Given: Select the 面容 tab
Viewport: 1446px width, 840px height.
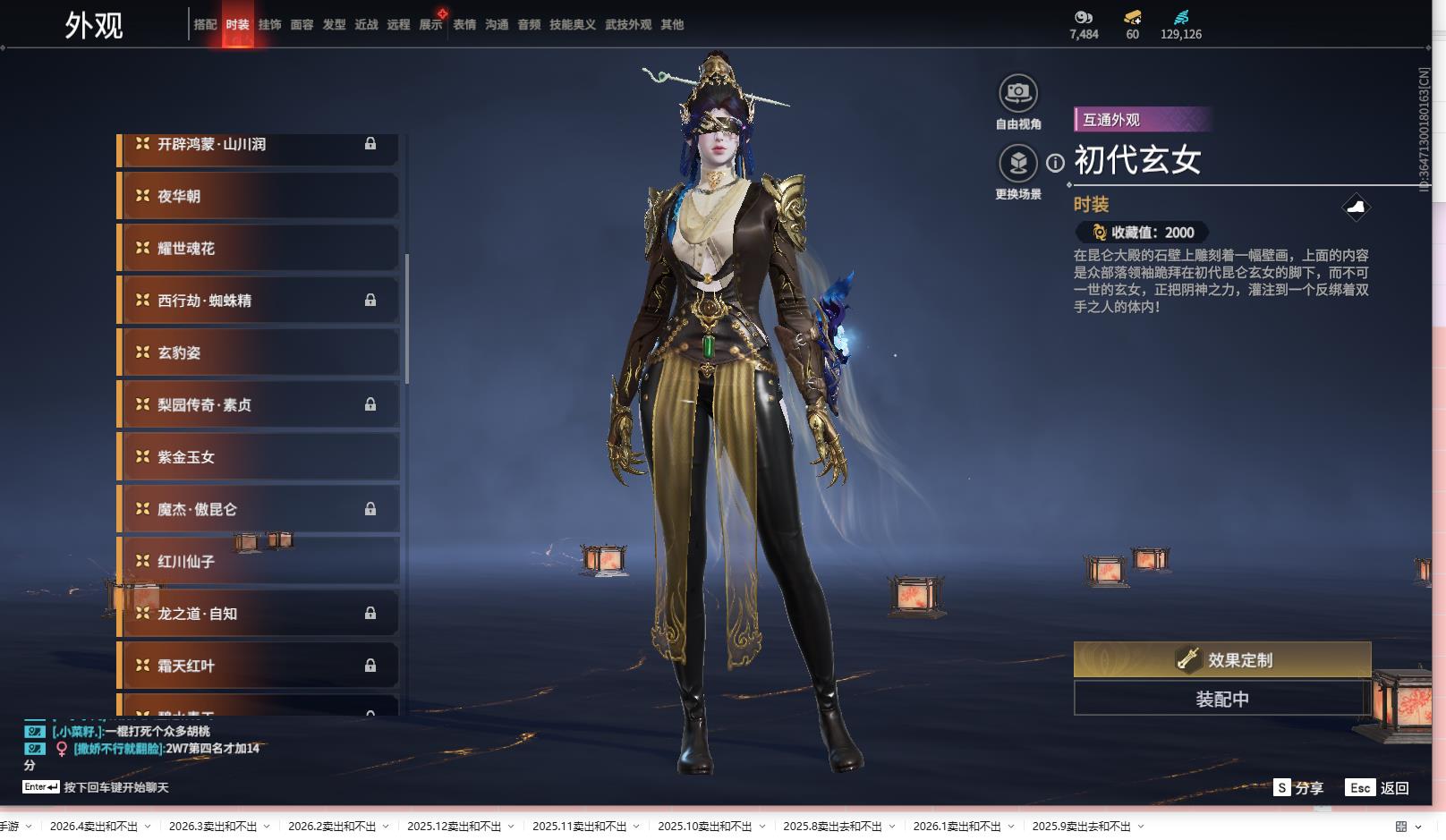Looking at the screenshot, I should [x=302, y=25].
